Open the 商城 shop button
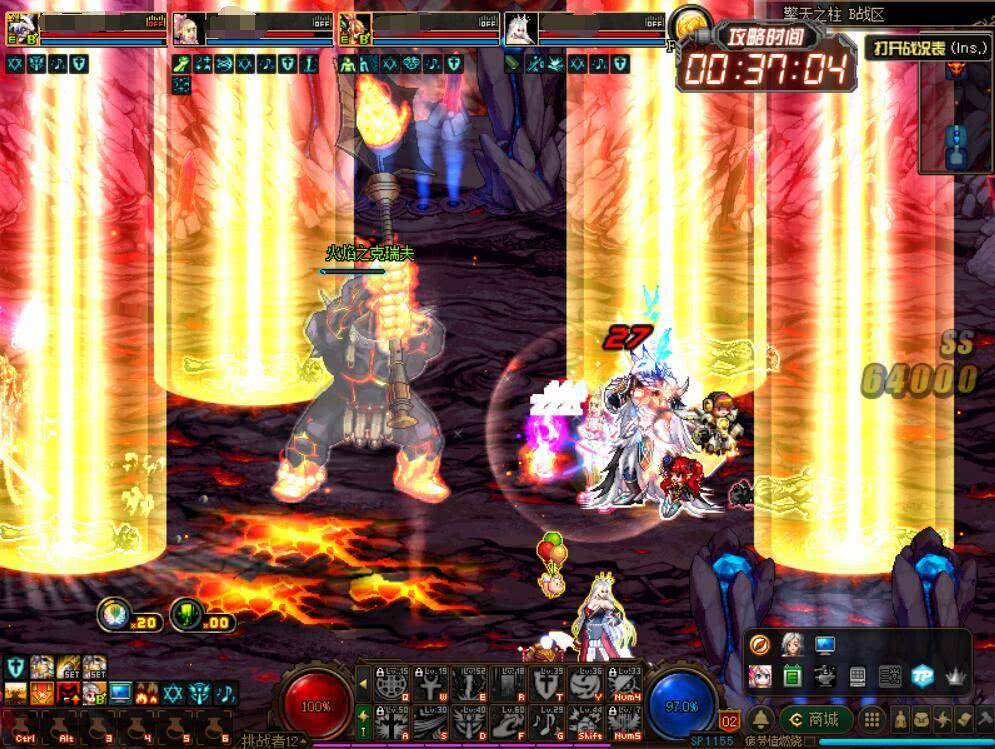995x749 pixels. click(816, 719)
